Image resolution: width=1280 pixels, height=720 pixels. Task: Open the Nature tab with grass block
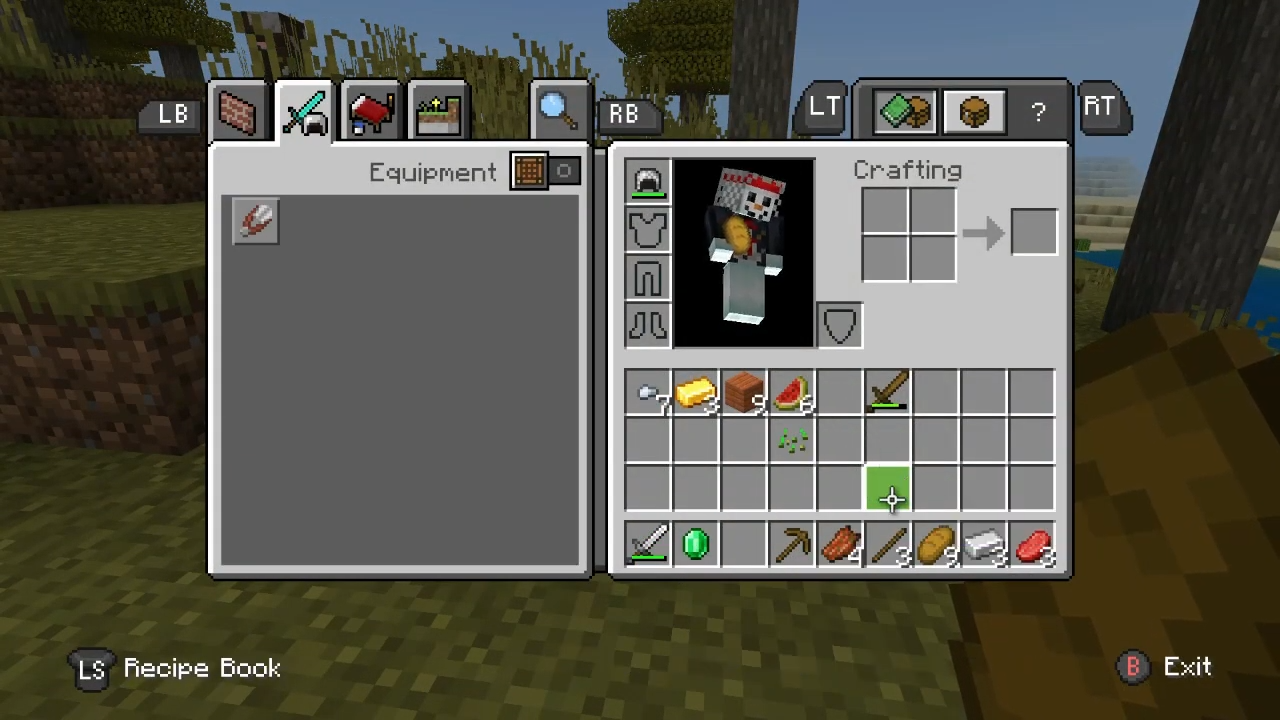(x=438, y=113)
